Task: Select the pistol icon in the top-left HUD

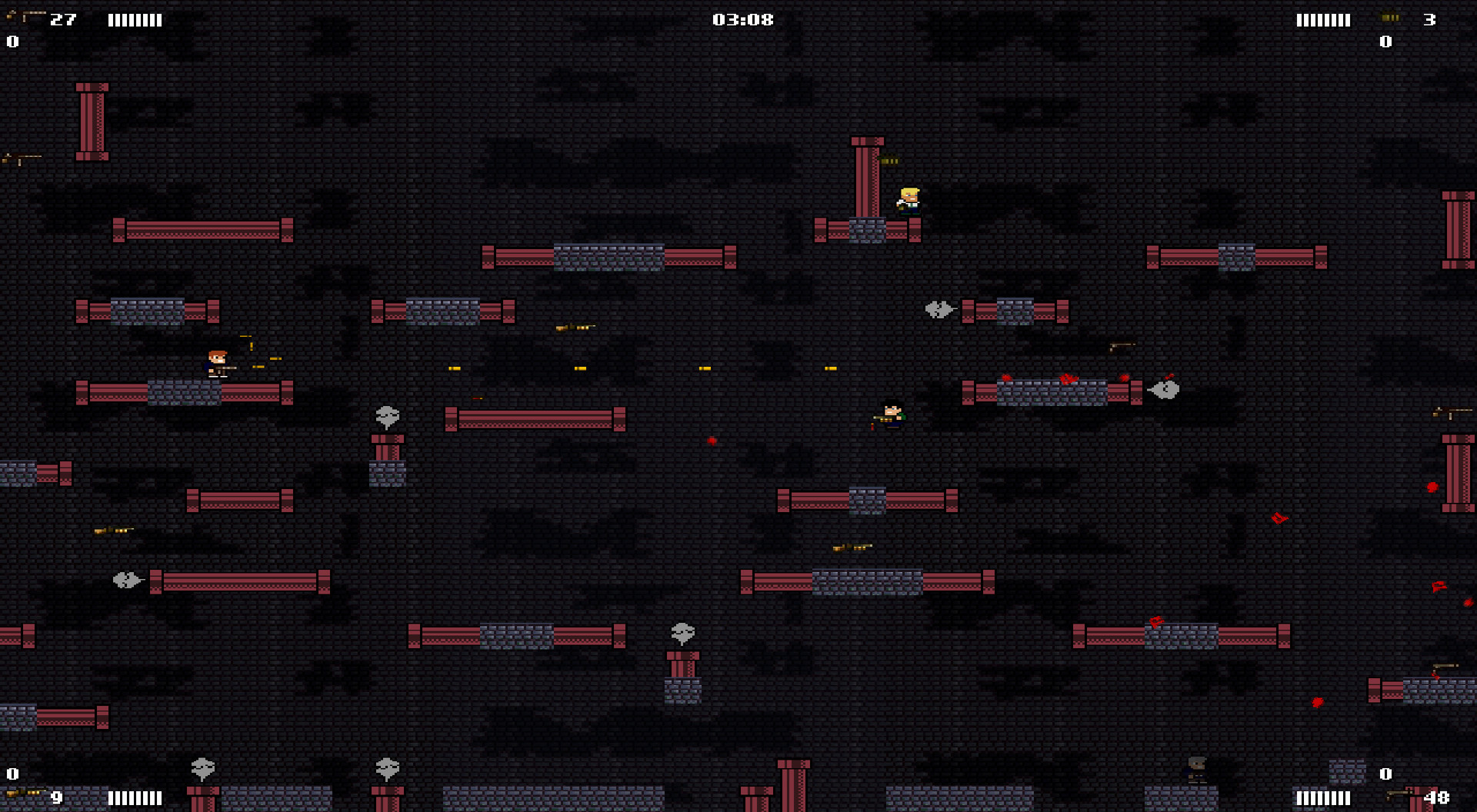Action: 23,15
